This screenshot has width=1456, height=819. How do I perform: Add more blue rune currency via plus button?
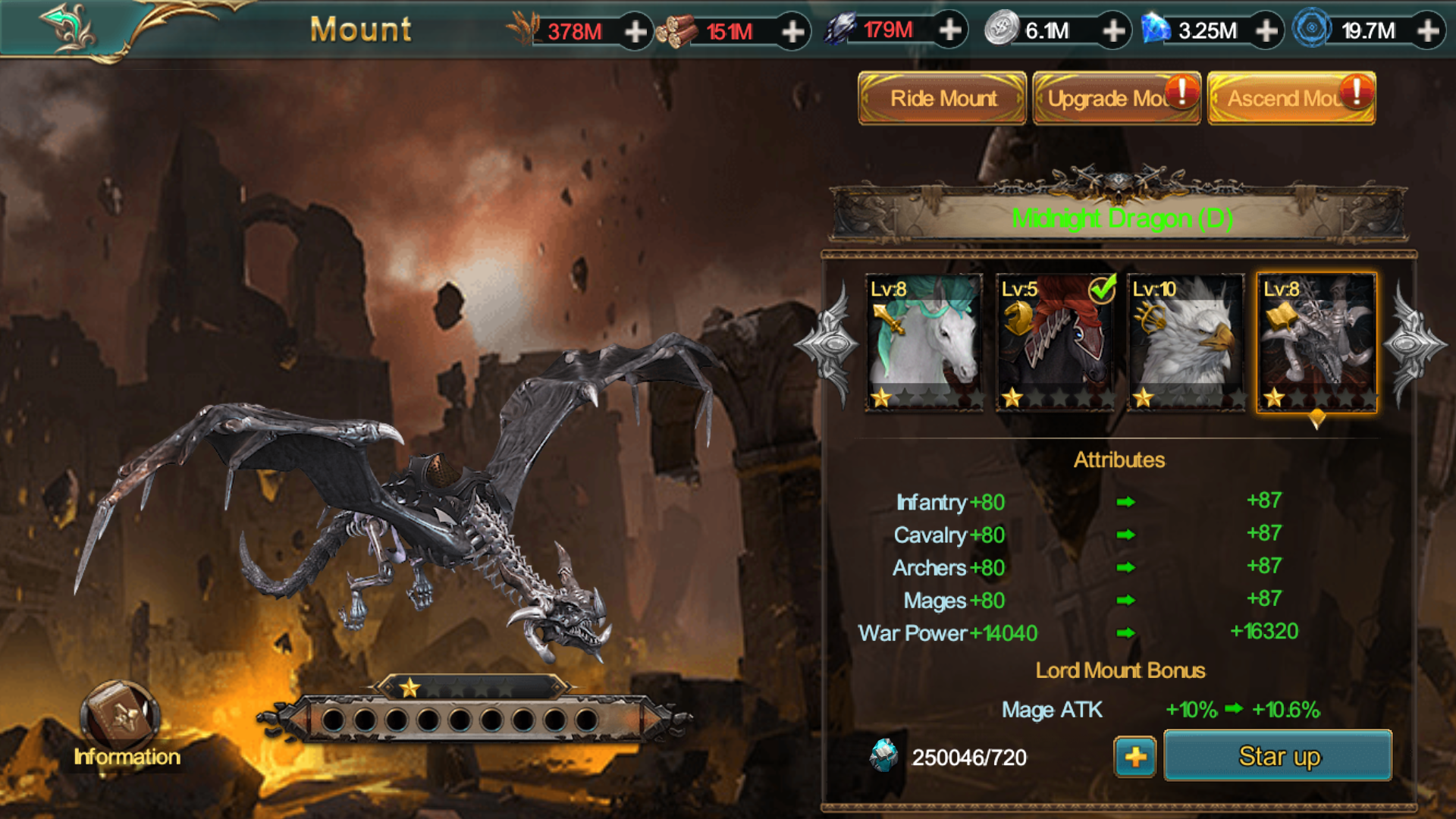1428,31
